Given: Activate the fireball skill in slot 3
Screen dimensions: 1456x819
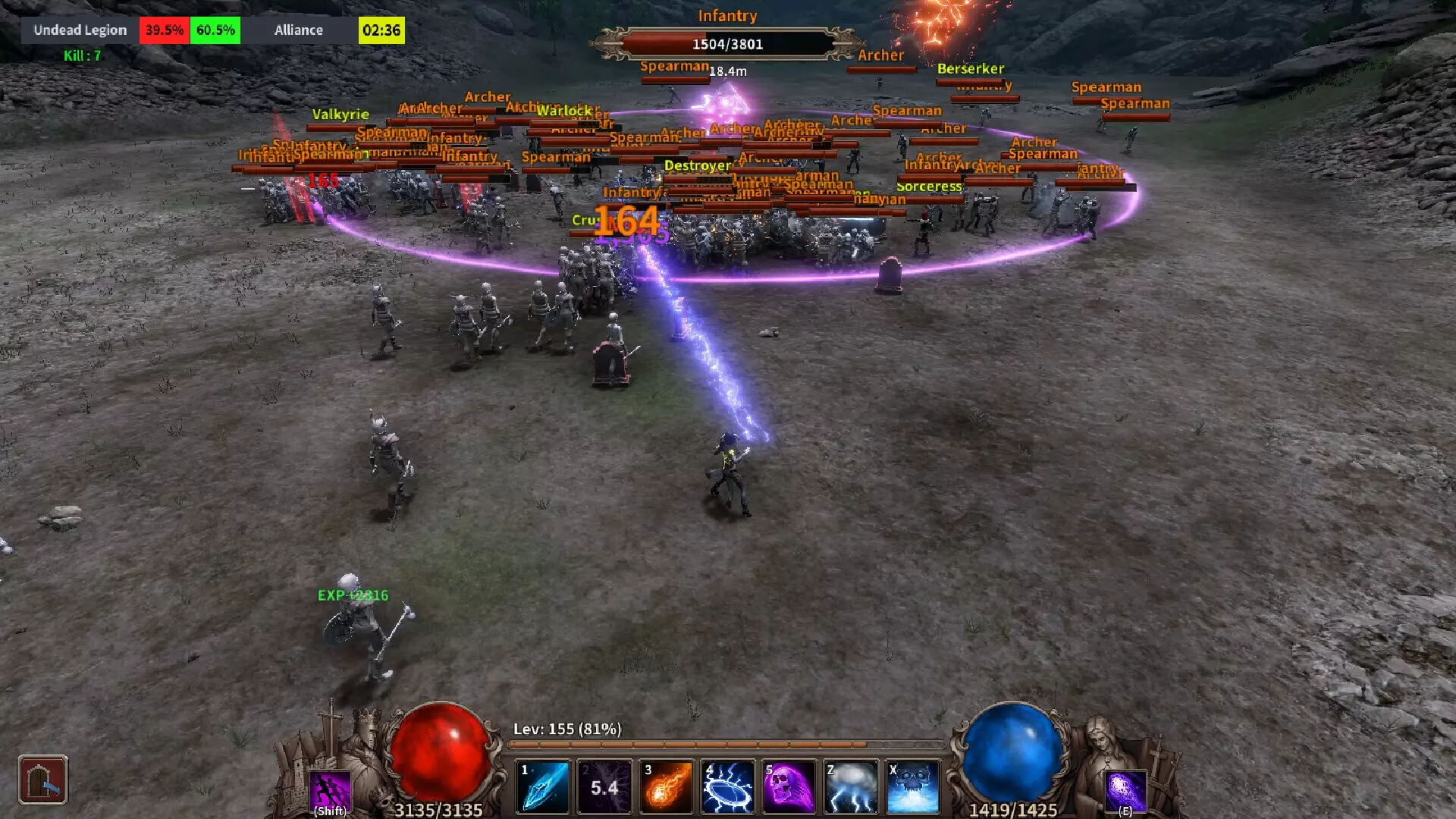Looking at the screenshot, I should 665,785.
